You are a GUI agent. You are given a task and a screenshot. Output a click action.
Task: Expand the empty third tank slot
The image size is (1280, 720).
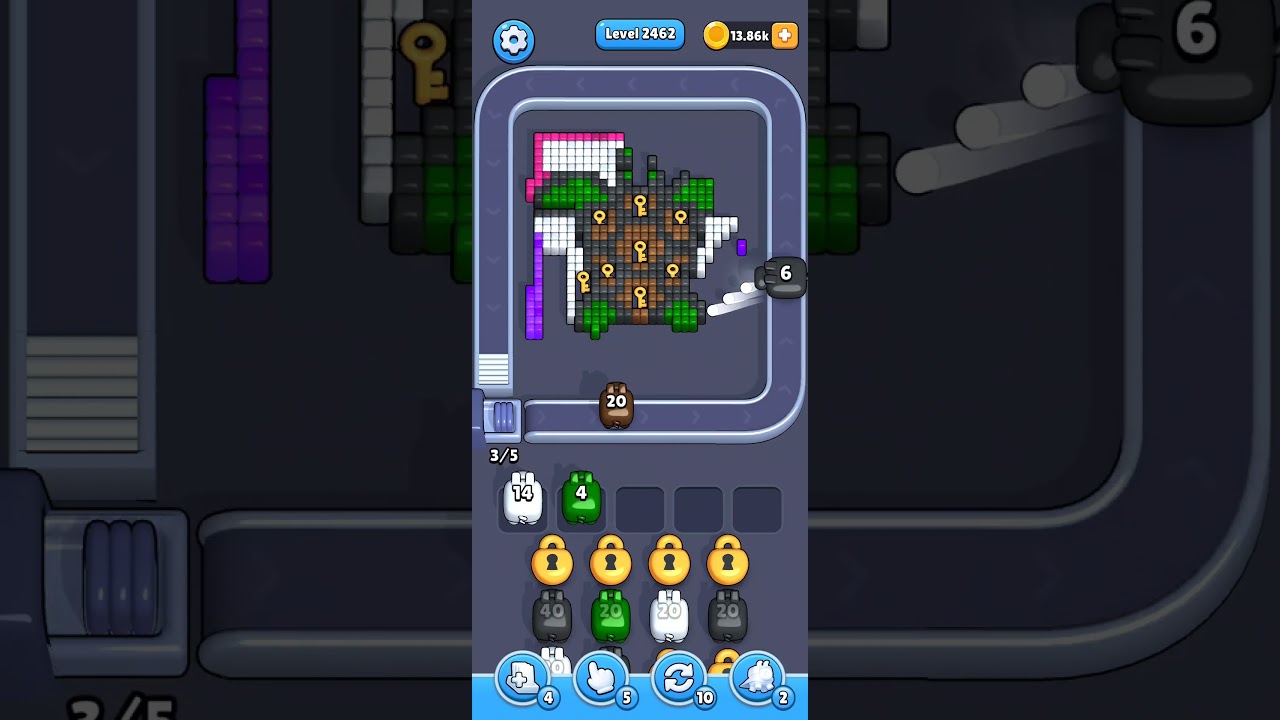(640, 507)
